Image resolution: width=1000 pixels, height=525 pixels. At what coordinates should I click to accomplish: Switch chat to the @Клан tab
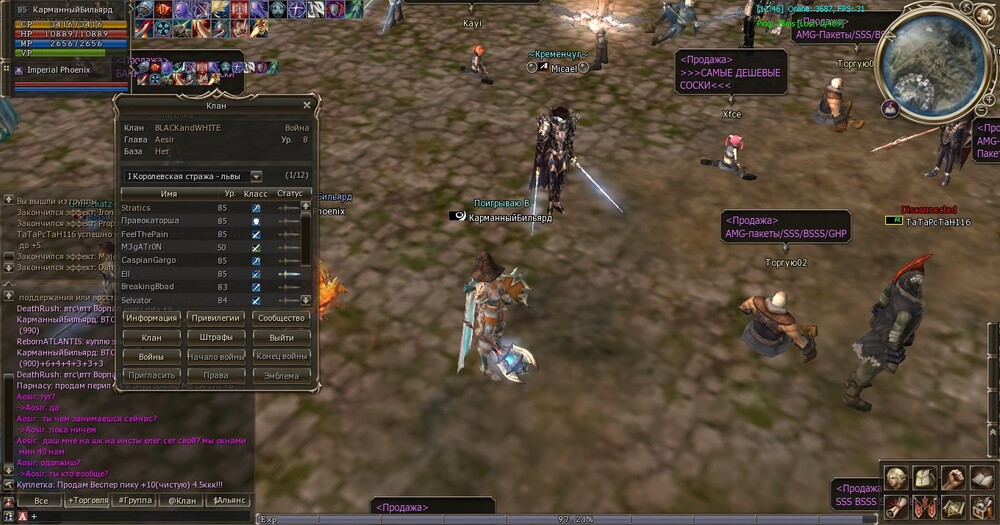point(182,500)
